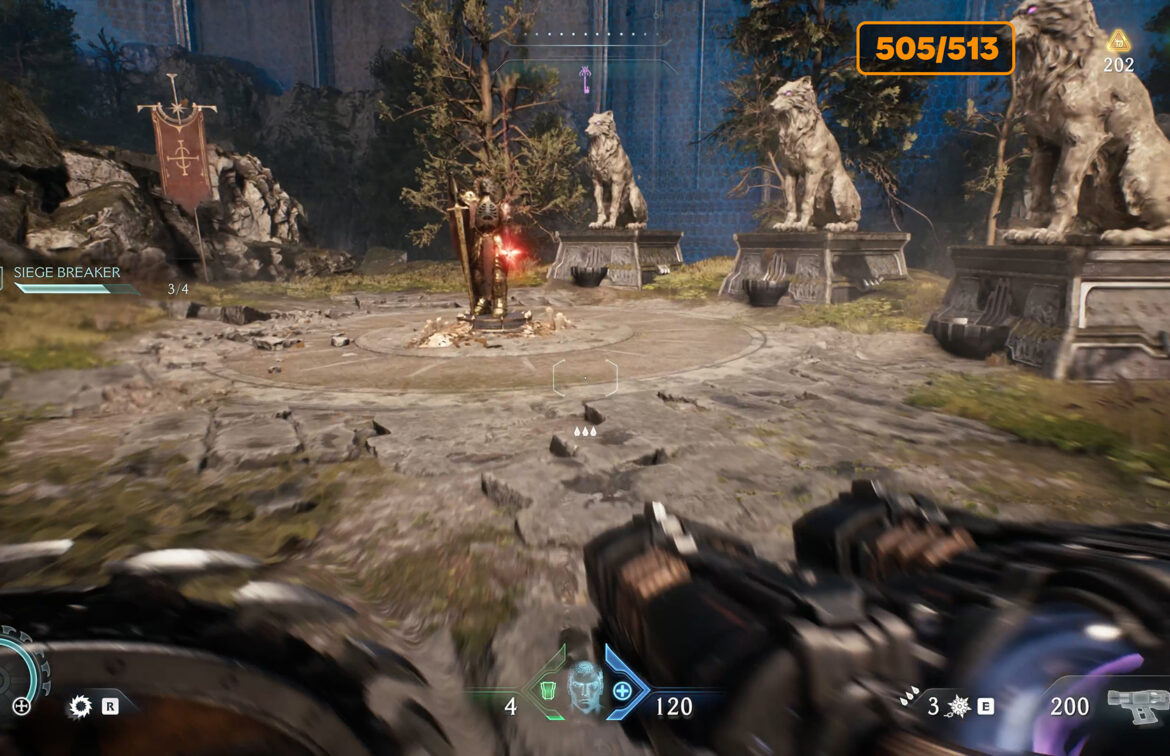Image resolution: width=1170 pixels, height=756 pixels.
Task: Click the gold triangle currency icon
Action: point(1118,41)
